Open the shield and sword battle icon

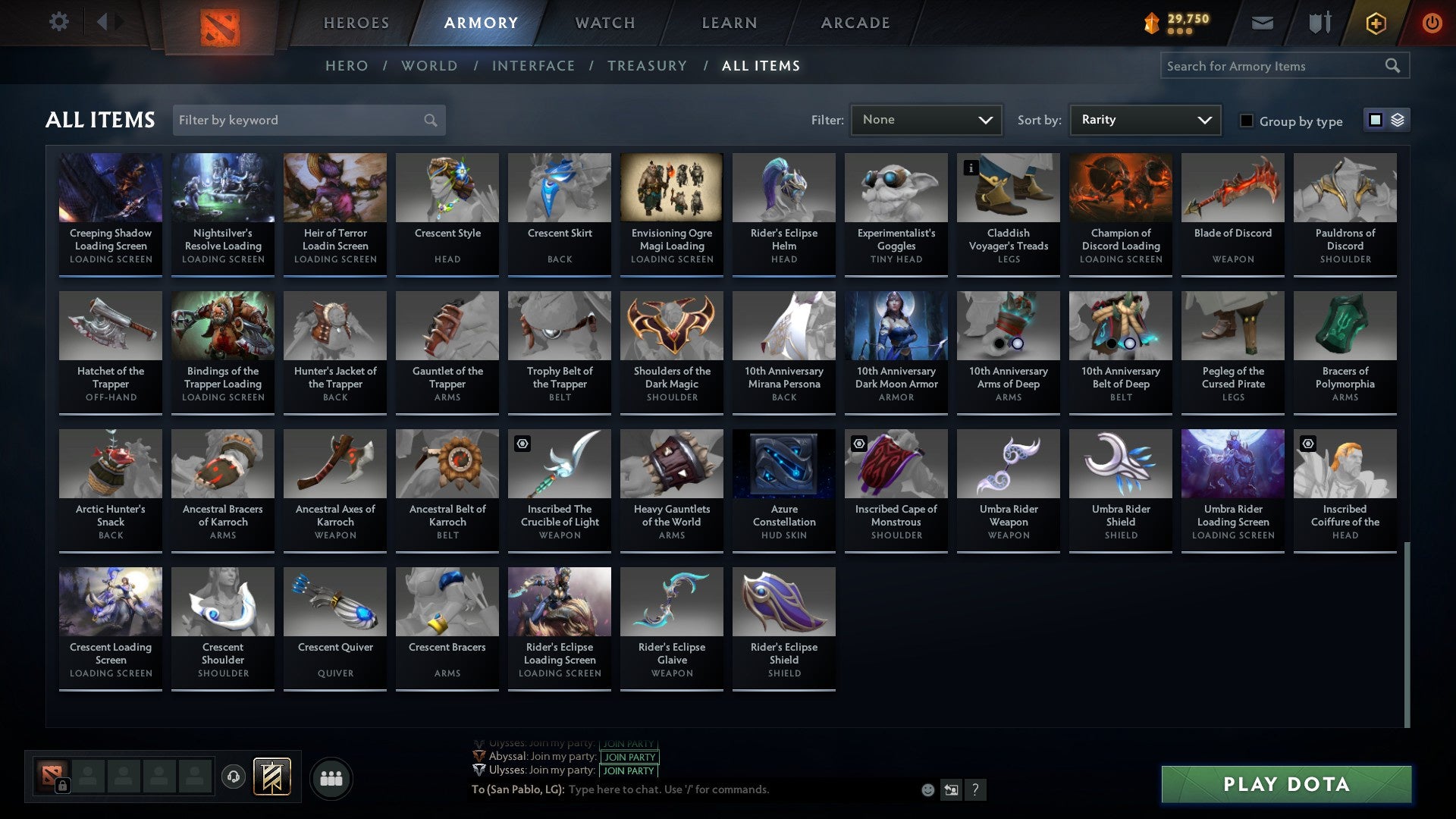click(x=1319, y=23)
